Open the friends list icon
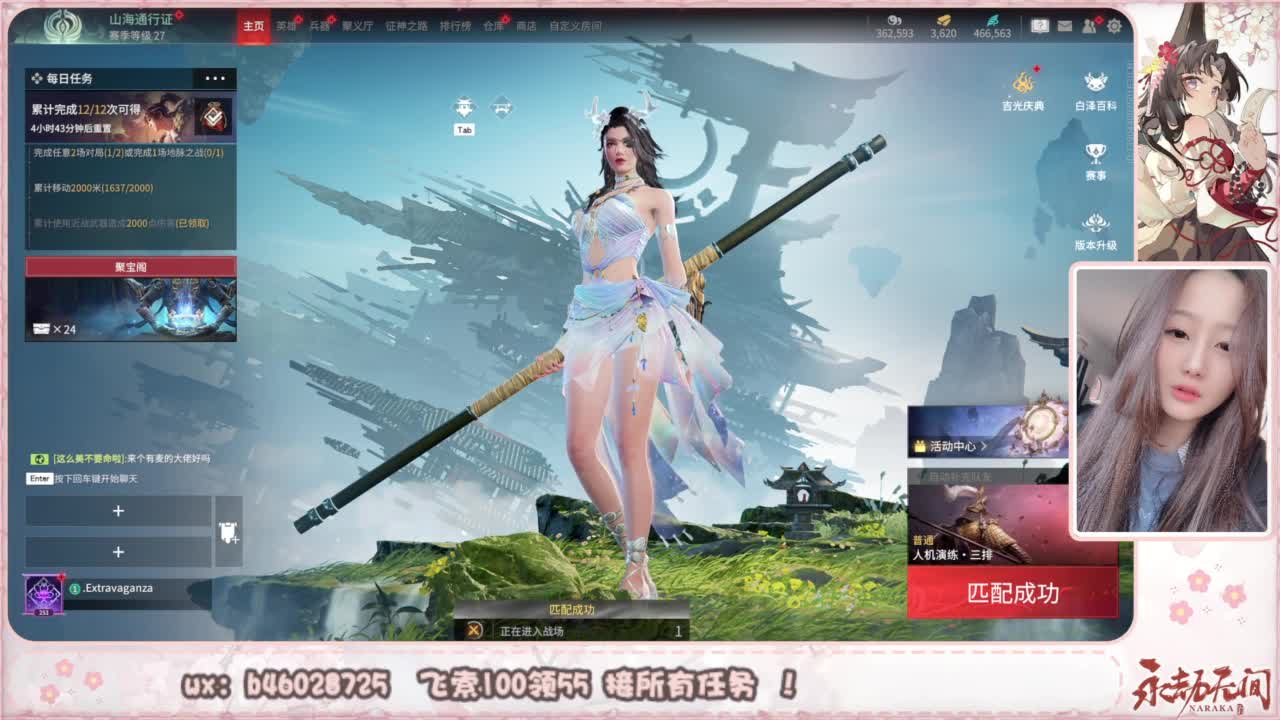Viewport: 1280px width, 720px height. [x=1090, y=26]
